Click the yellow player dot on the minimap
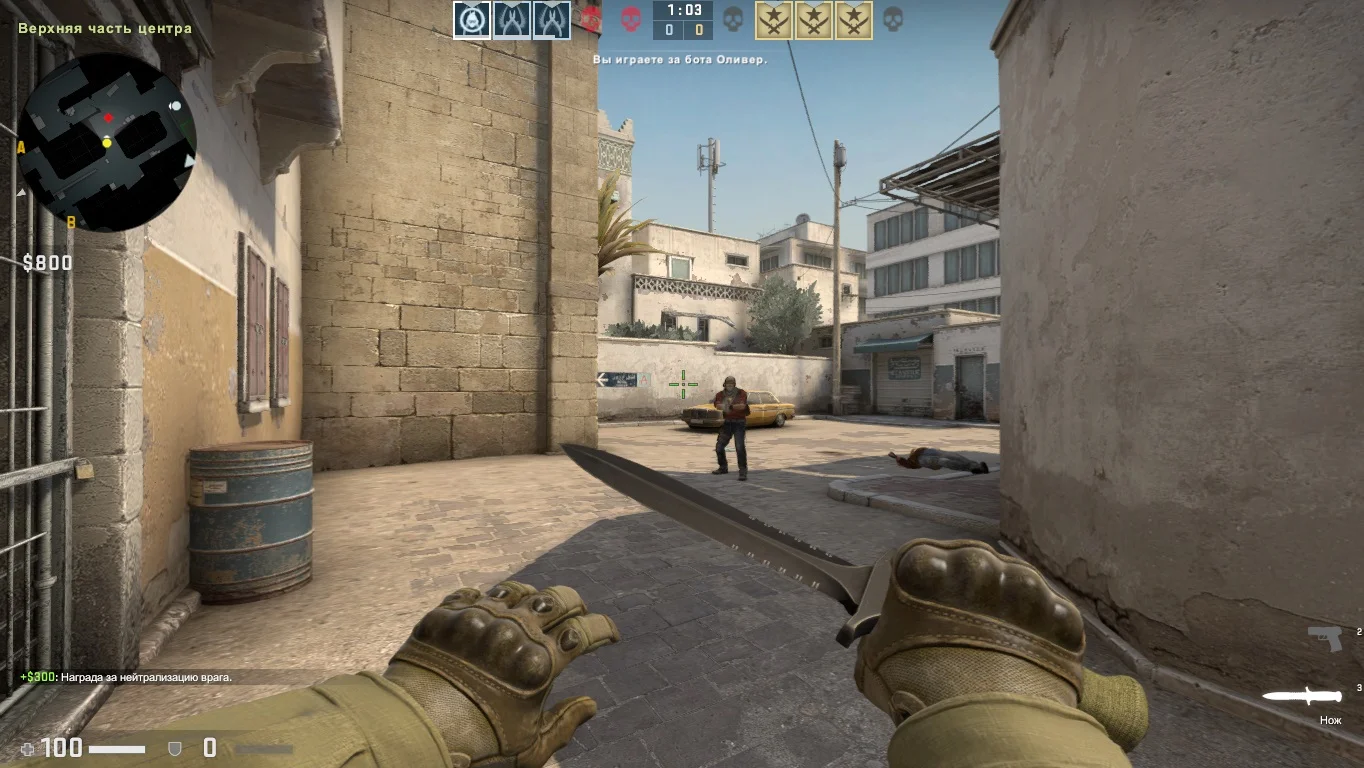The height and width of the screenshot is (768, 1364). [107, 143]
